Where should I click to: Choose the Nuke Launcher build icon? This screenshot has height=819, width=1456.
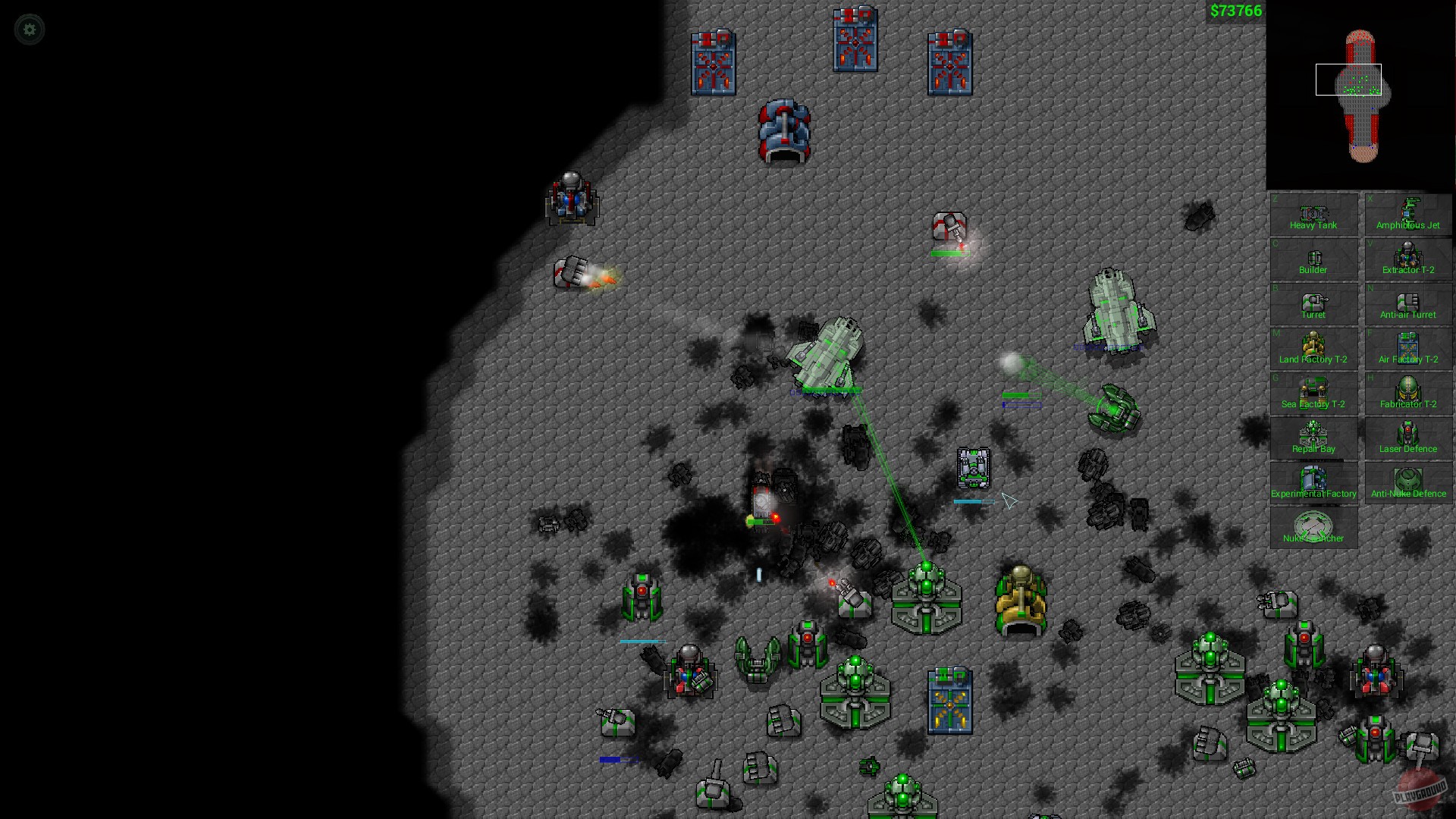coord(1313,527)
